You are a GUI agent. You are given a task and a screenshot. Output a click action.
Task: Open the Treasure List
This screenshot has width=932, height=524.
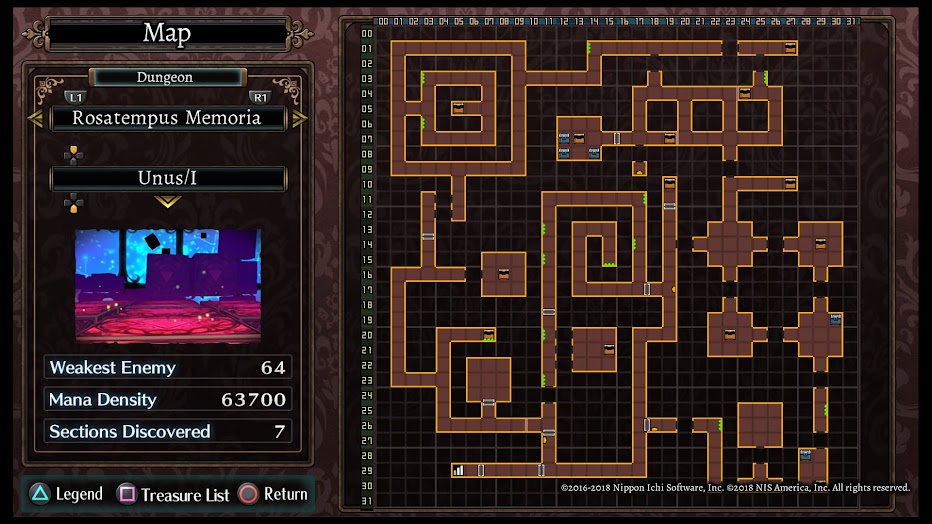click(x=174, y=494)
